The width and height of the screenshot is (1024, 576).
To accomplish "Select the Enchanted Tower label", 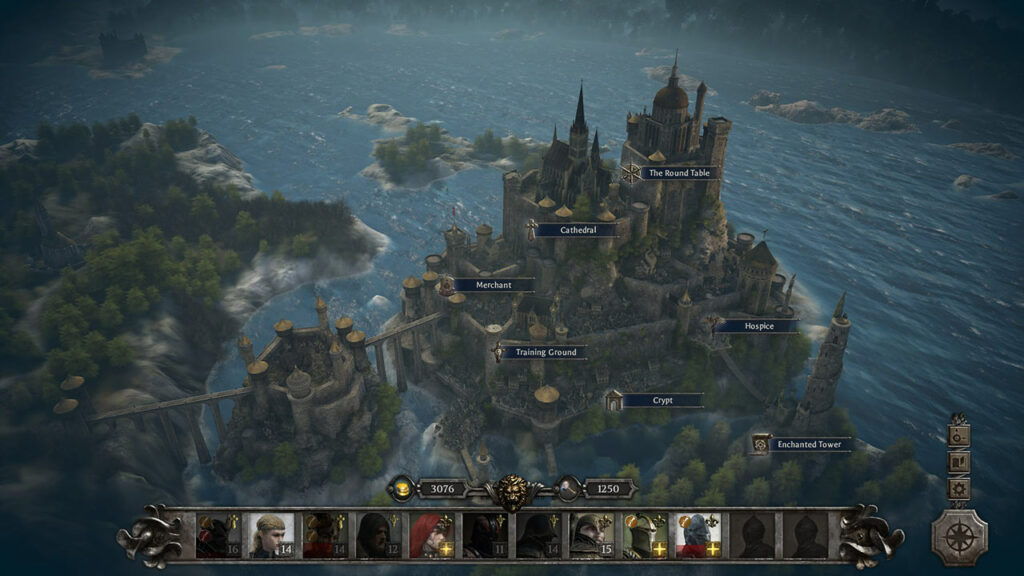I will click(809, 444).
